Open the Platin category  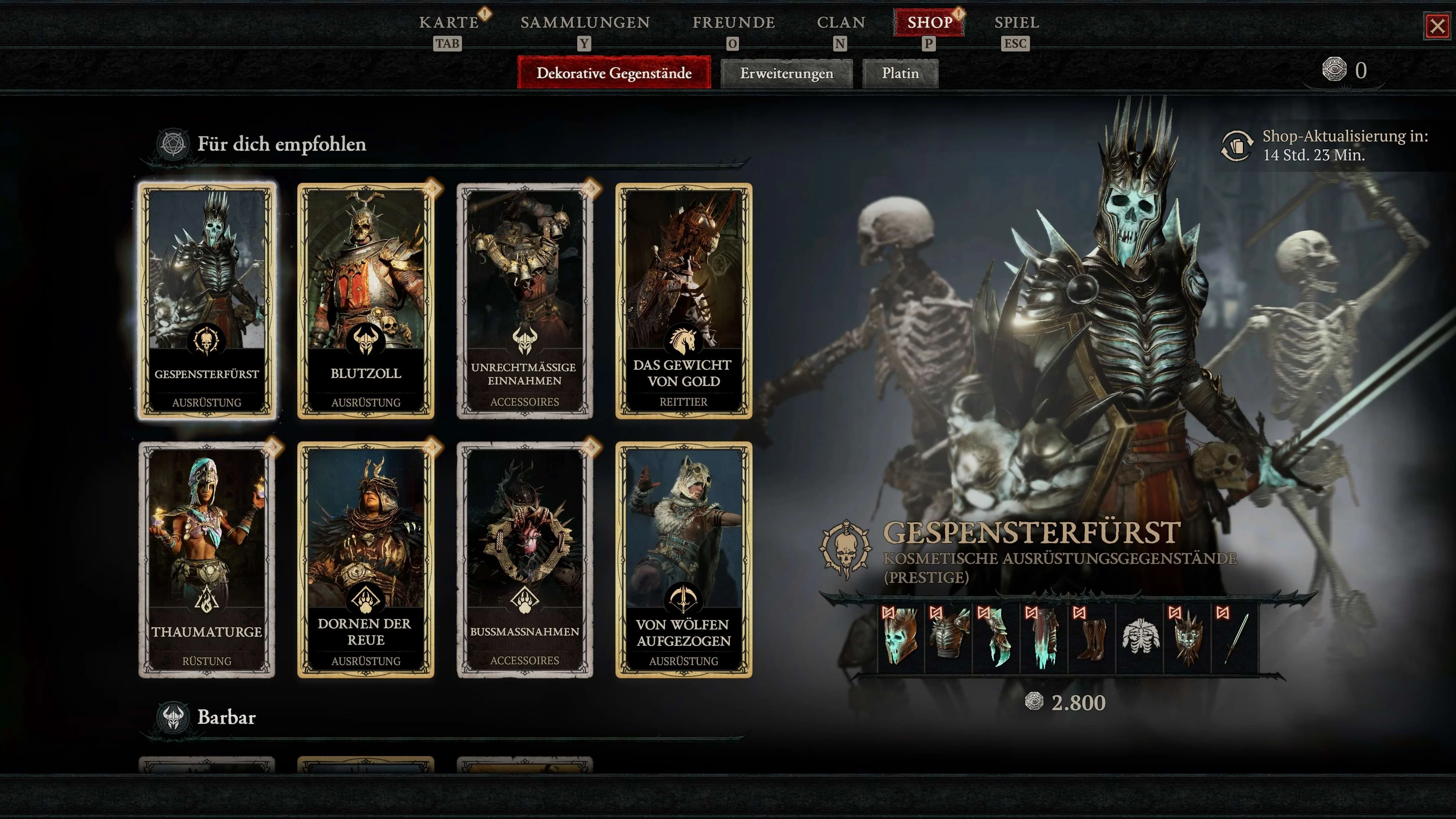point(900,74)
